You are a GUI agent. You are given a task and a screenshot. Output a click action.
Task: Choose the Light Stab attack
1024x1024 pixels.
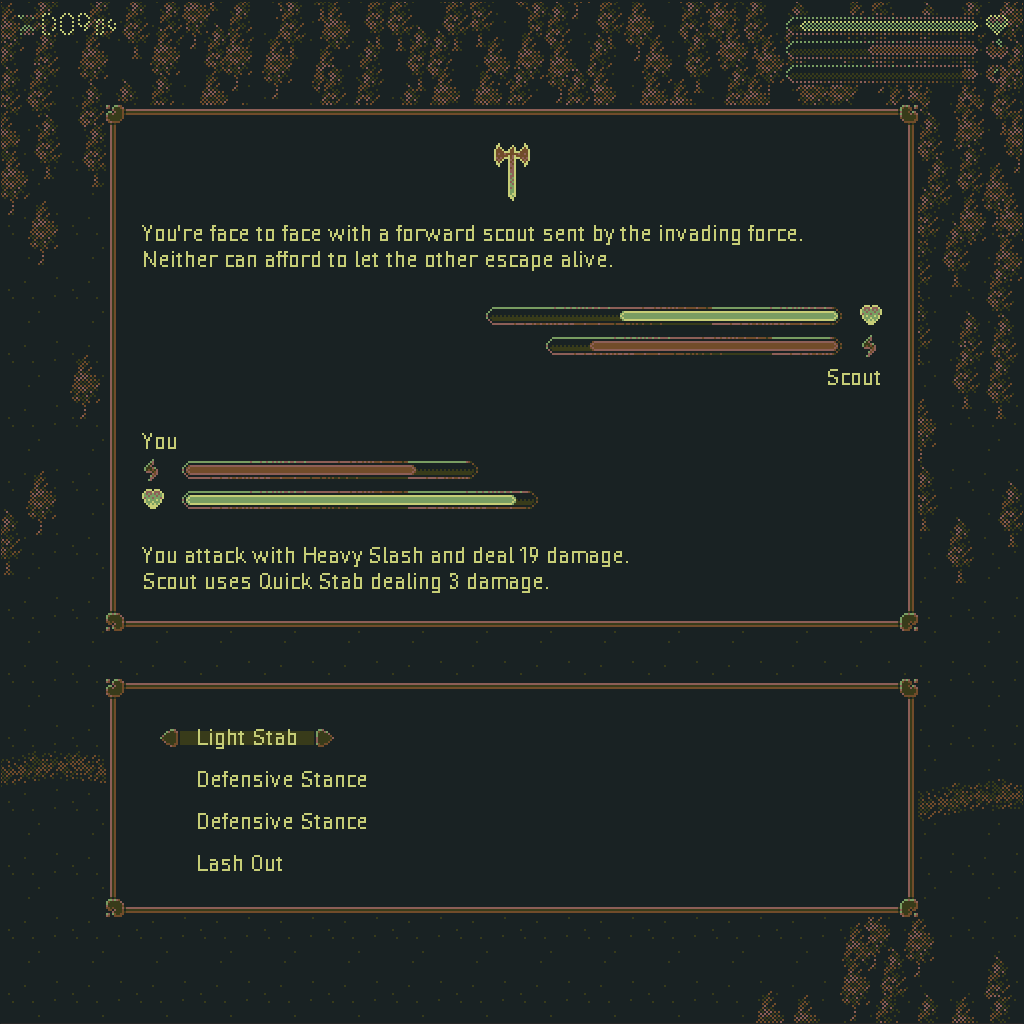tap(247, 738)
